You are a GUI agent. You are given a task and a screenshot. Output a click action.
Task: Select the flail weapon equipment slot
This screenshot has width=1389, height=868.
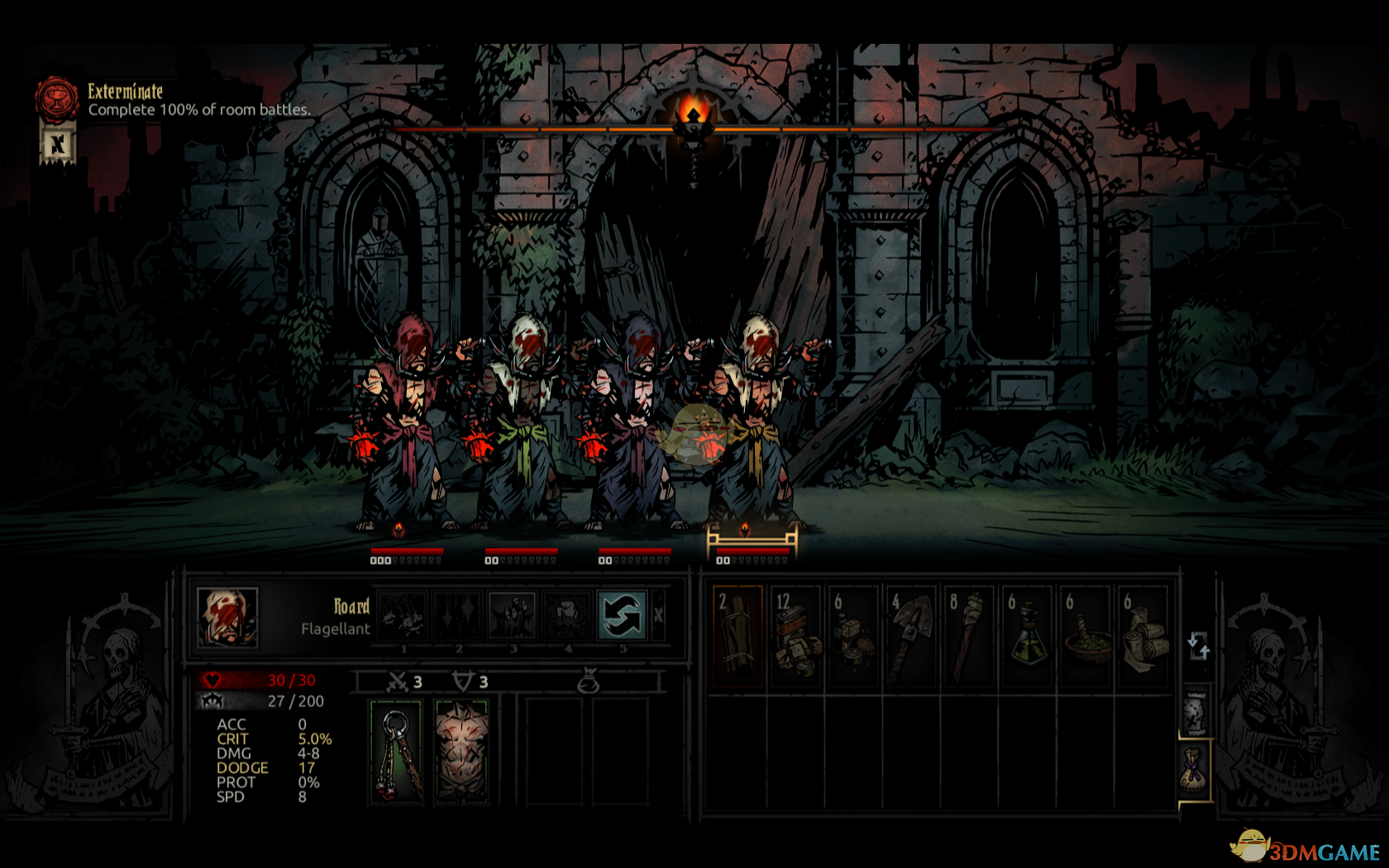point(396,751)
